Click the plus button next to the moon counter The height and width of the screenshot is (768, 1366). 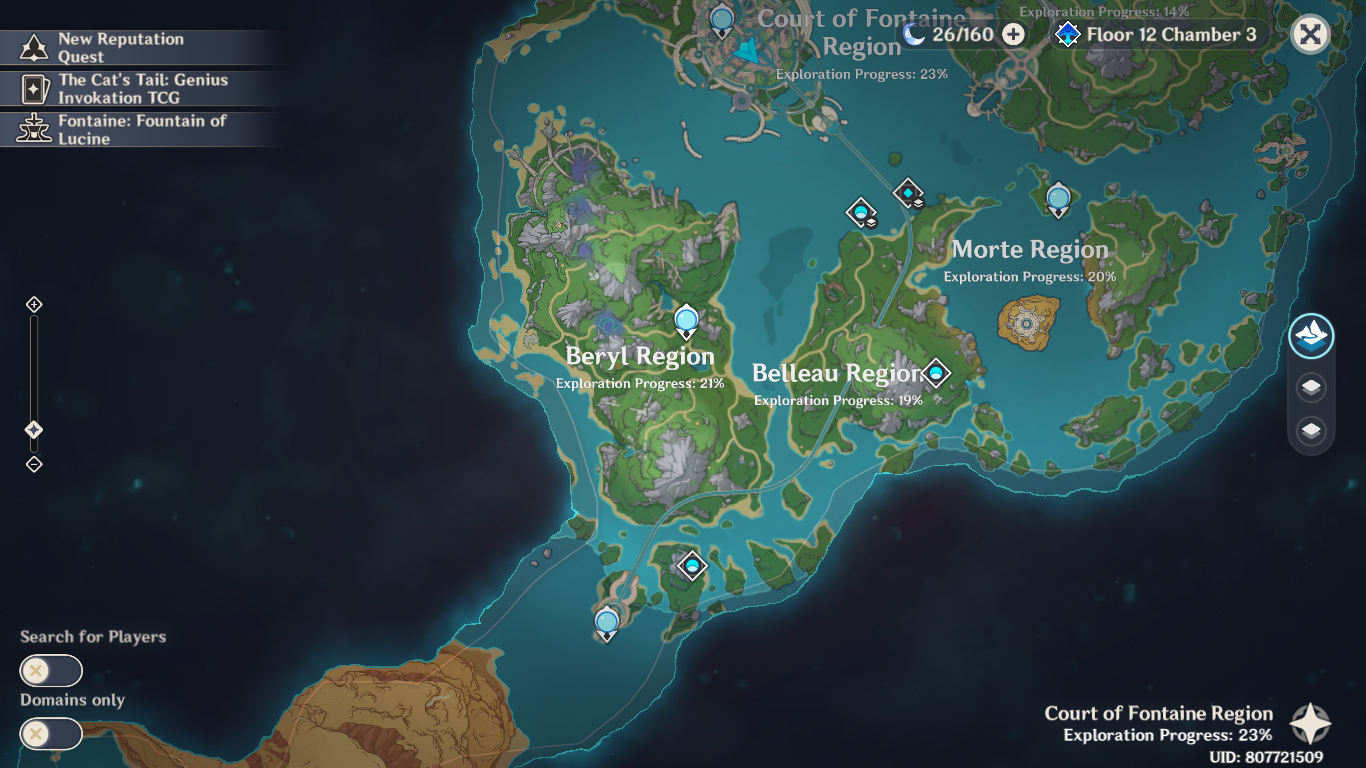click(x=1013, y=32)
